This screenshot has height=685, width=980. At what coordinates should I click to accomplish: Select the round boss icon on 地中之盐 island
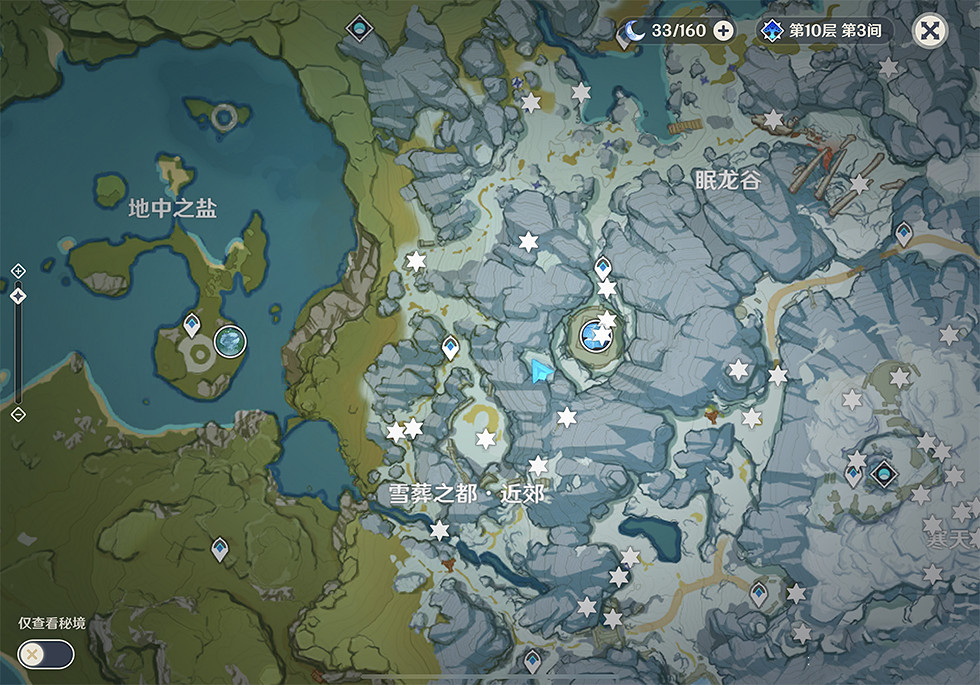pyautogui.click(x=231, y=342)
